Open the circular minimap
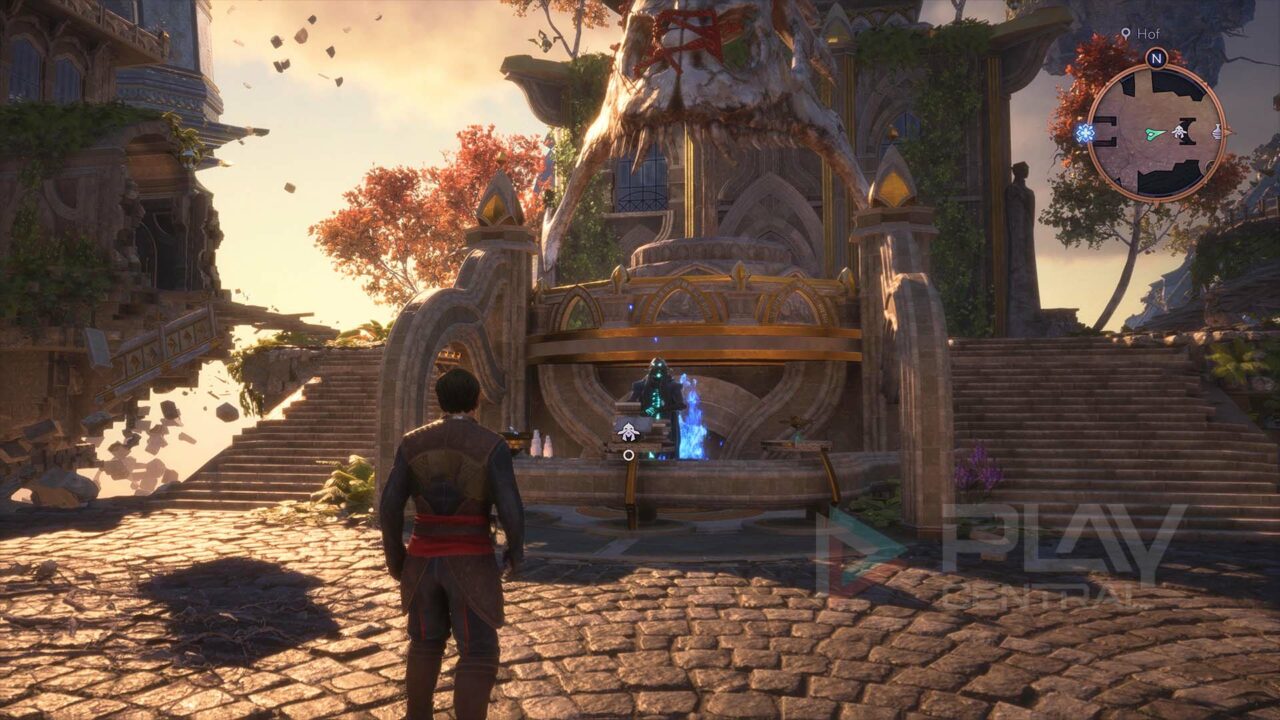Image resolution: width=1280 pixels, height=720 pixels. 1156,131
